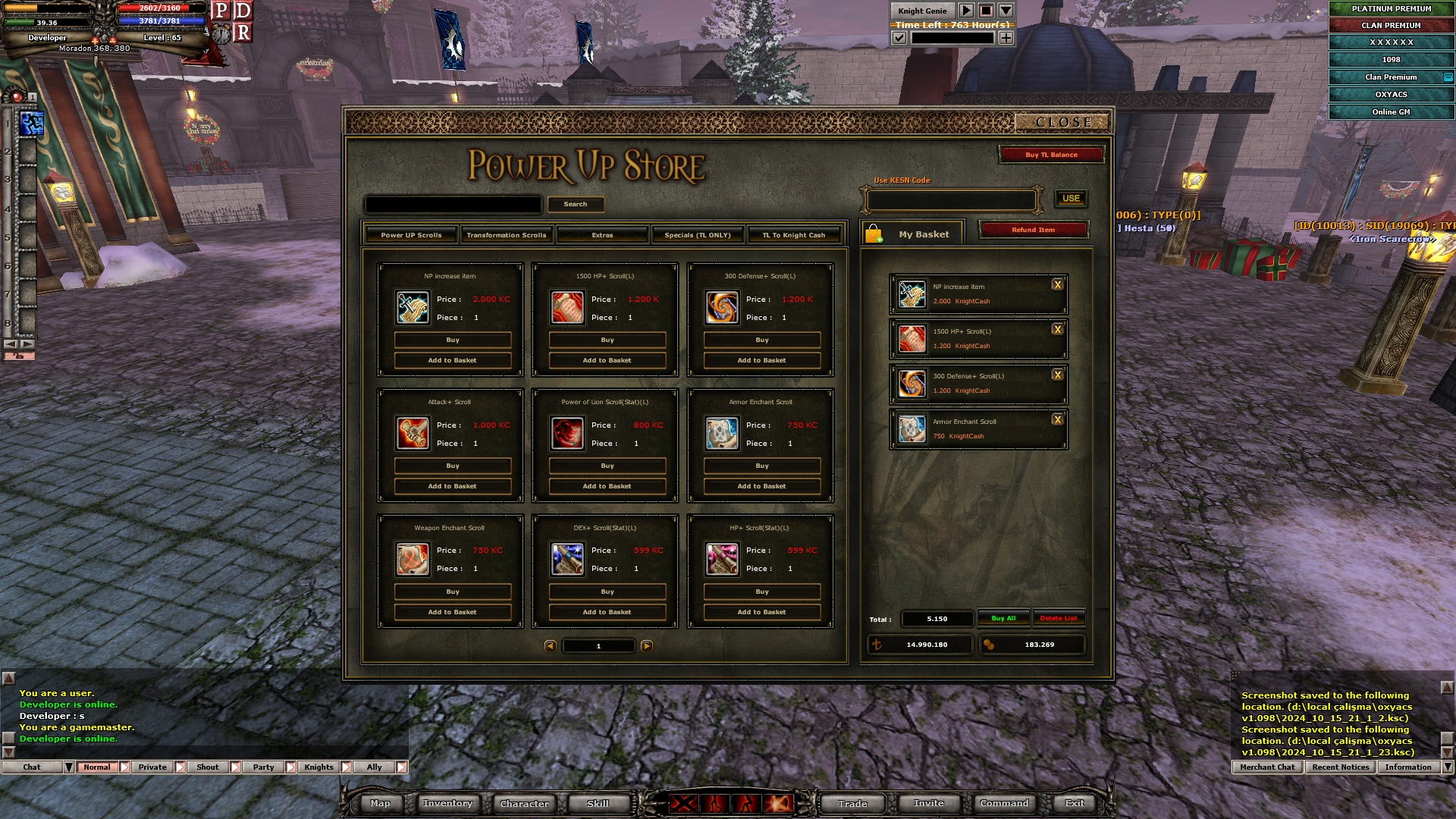This screenshot has height=819, width=1456.
Task: Switch chat to the Party channel
Action: point(263,767)
